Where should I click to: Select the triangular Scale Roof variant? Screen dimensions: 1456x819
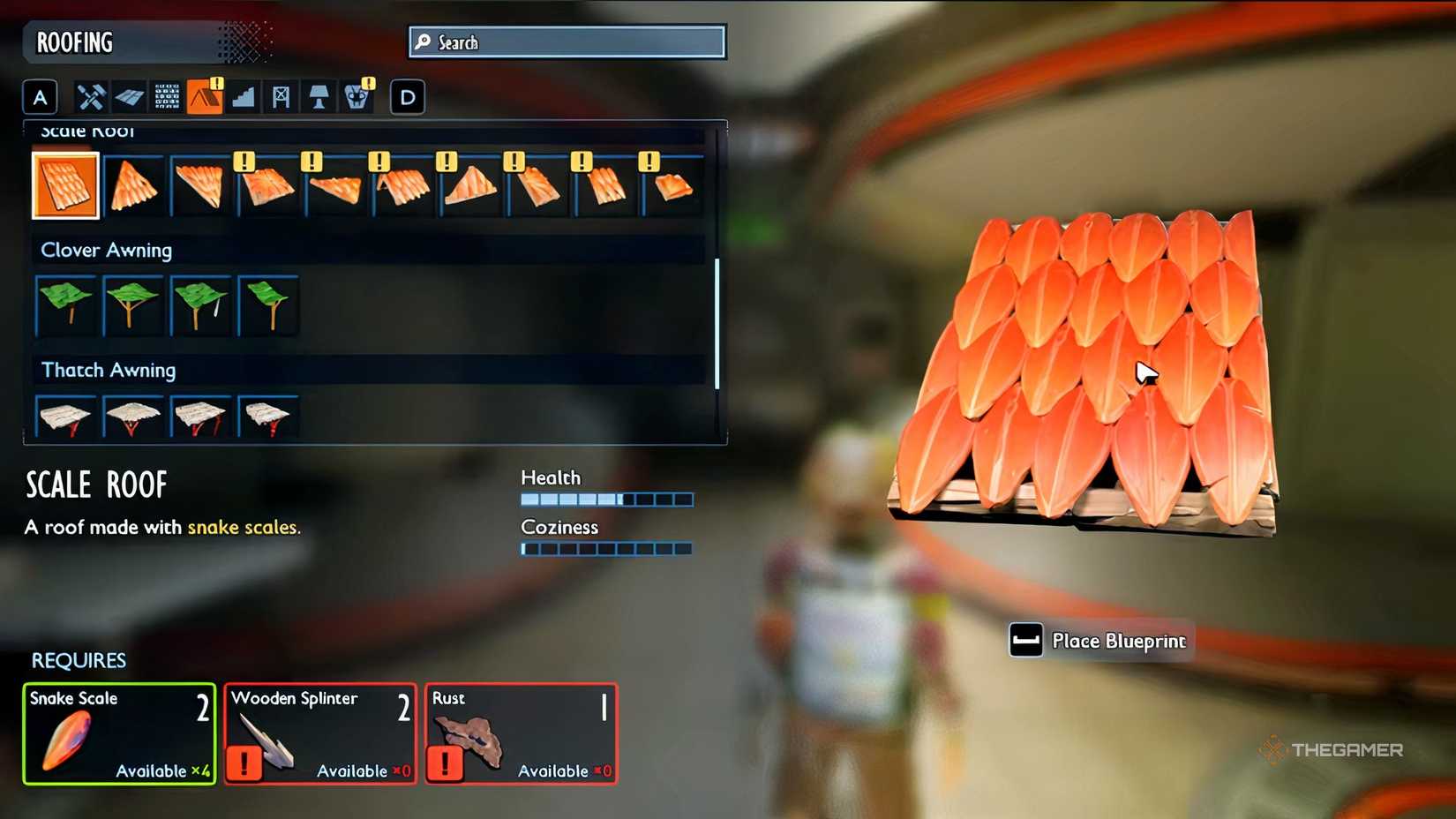(x=133, y=185)
